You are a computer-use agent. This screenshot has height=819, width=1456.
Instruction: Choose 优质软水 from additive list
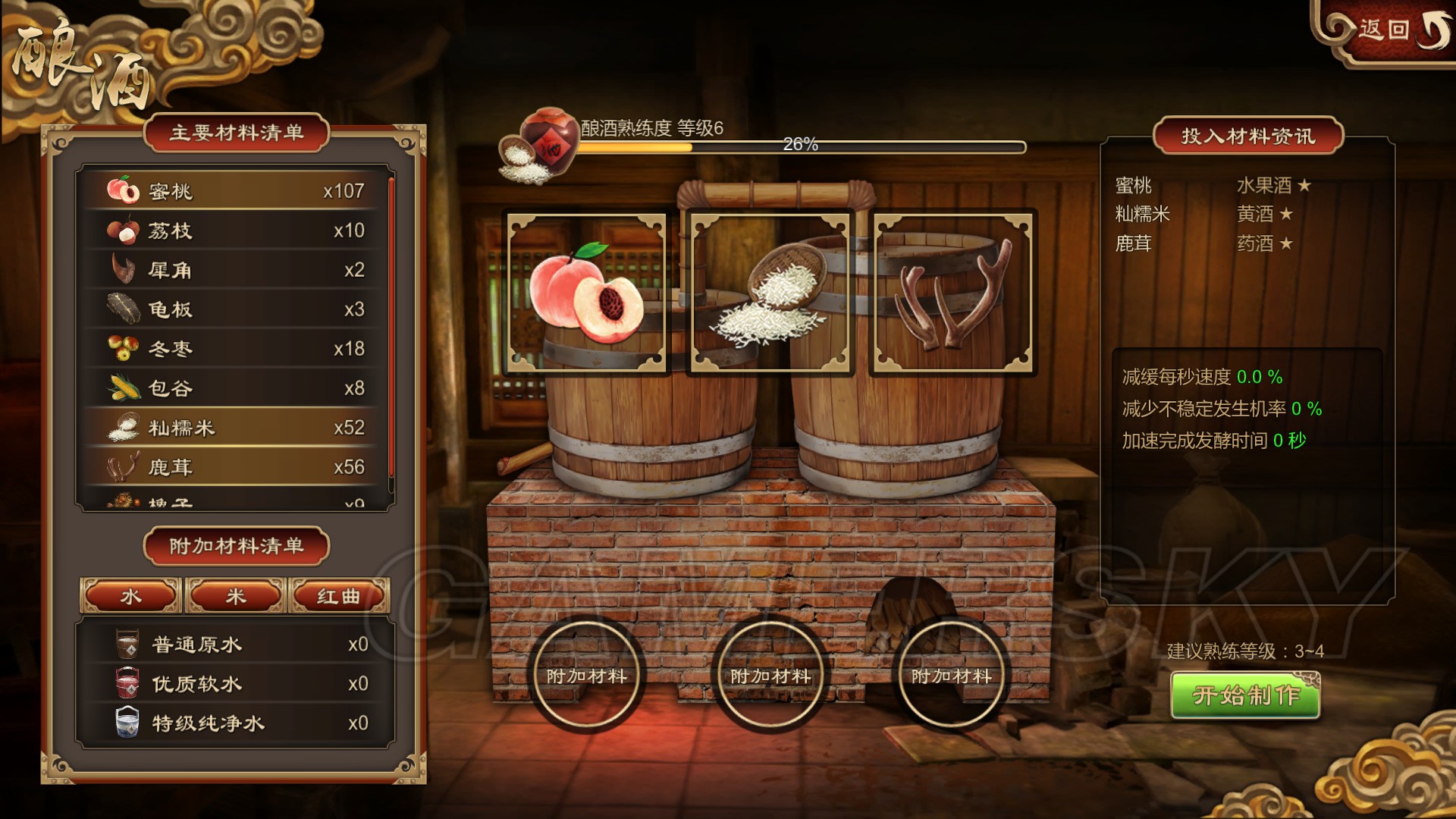tap(237, 684)
